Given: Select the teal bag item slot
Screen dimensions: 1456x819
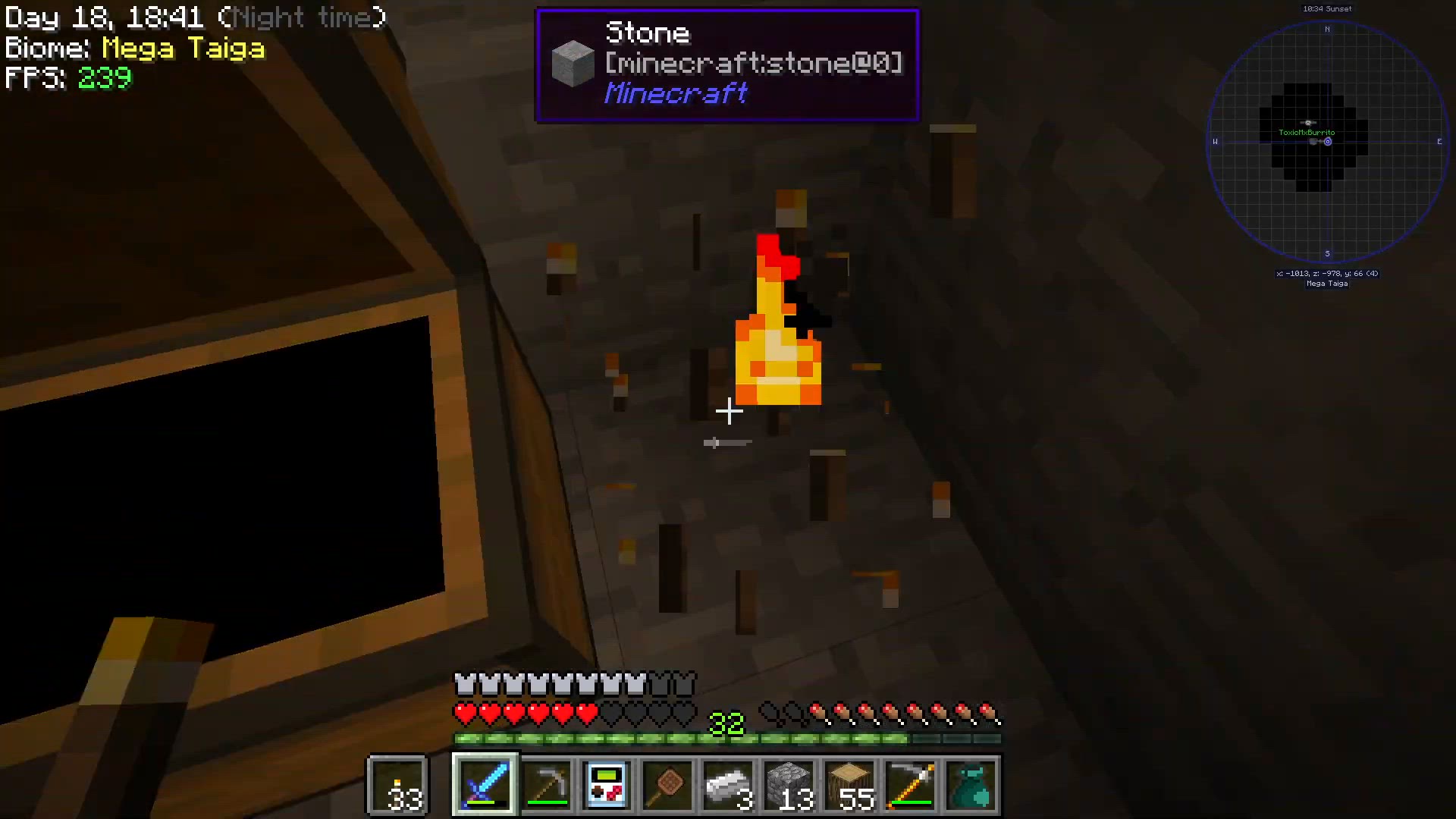Looking at the screenshot, I should click(971, 785).
